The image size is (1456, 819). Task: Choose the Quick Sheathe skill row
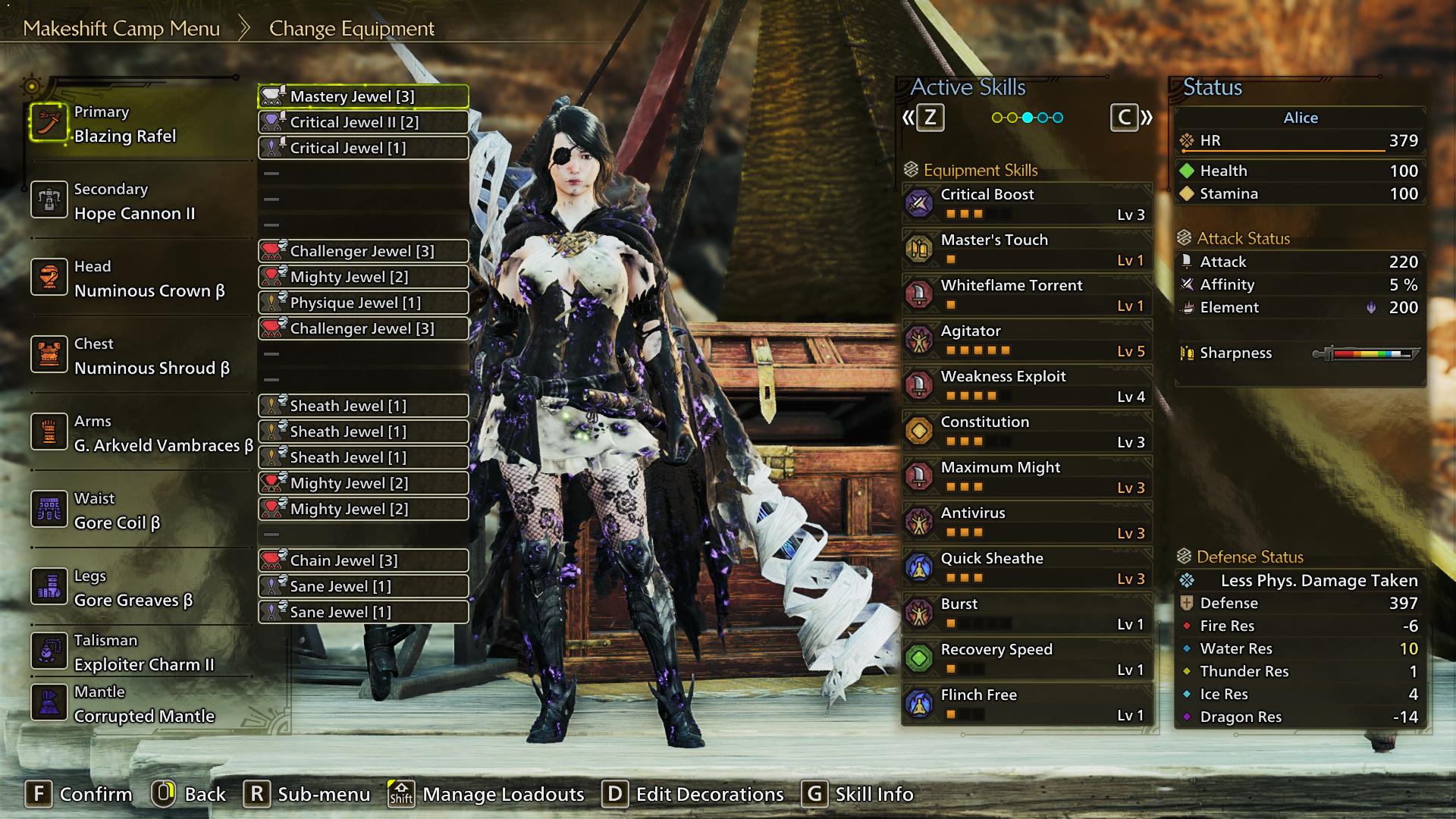(x=1028, y=567)
